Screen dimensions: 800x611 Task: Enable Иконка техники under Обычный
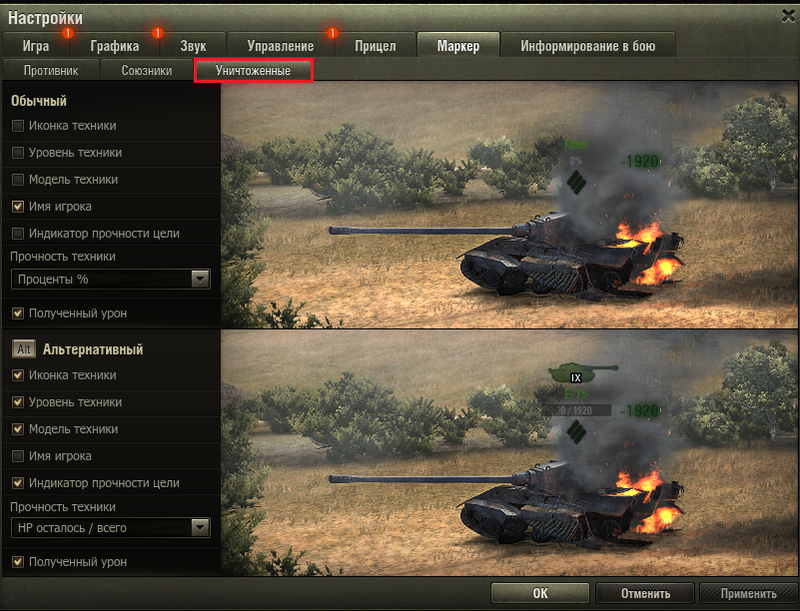18,126
